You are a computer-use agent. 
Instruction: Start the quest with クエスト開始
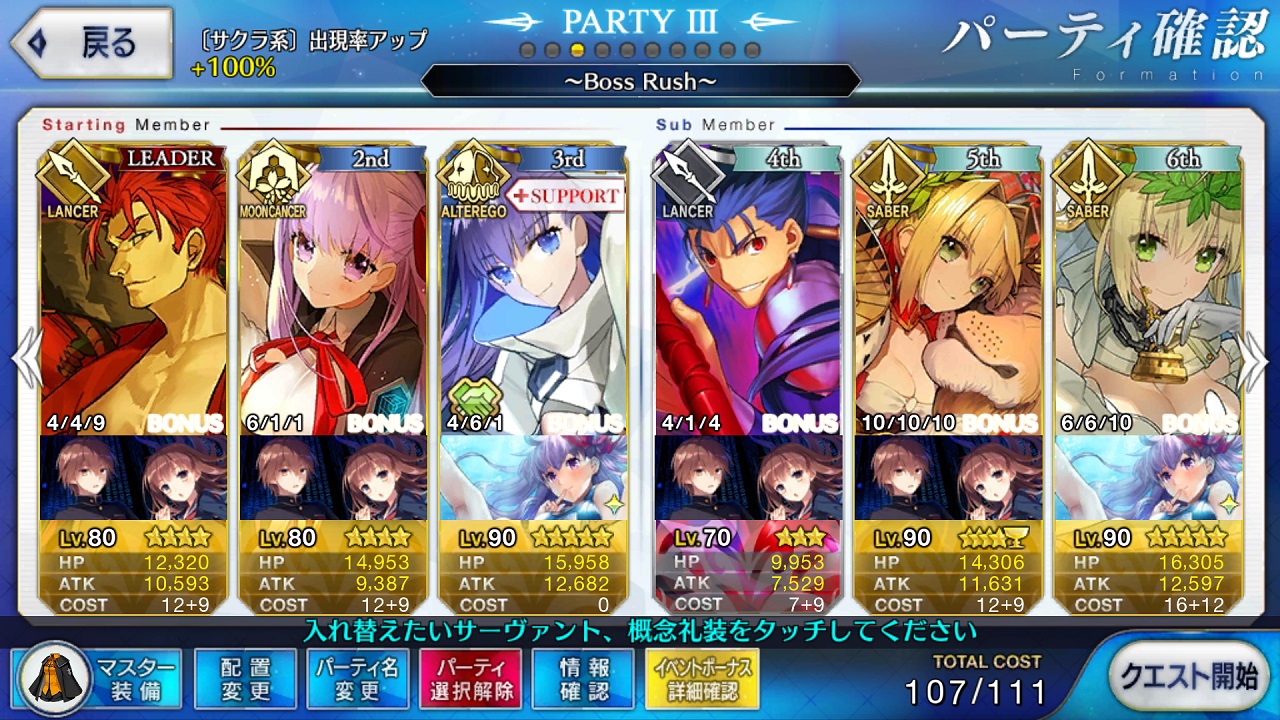[1187, 676]
